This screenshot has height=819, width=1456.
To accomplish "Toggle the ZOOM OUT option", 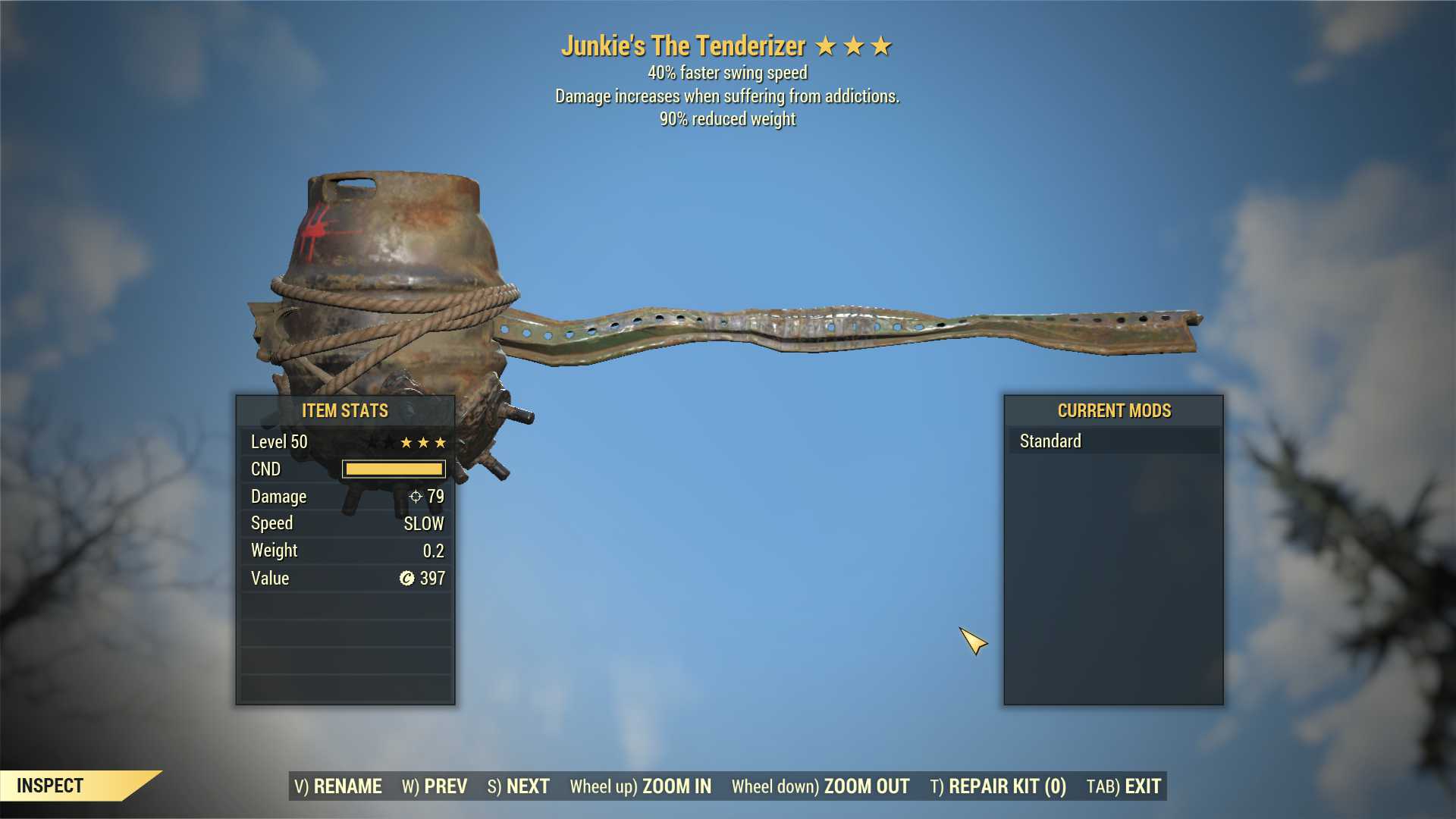I will 866,786.
